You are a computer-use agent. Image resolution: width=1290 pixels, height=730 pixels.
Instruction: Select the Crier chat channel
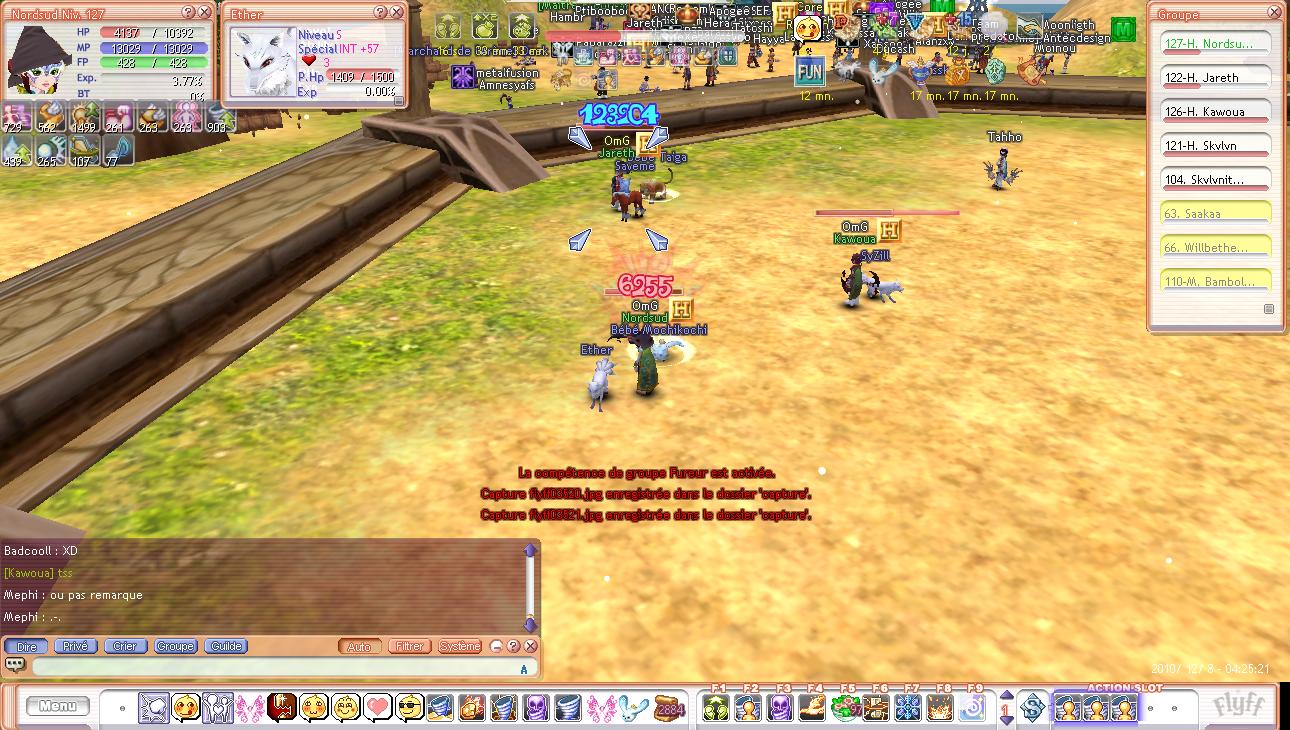pyautogui.click(x=125, y=646)
